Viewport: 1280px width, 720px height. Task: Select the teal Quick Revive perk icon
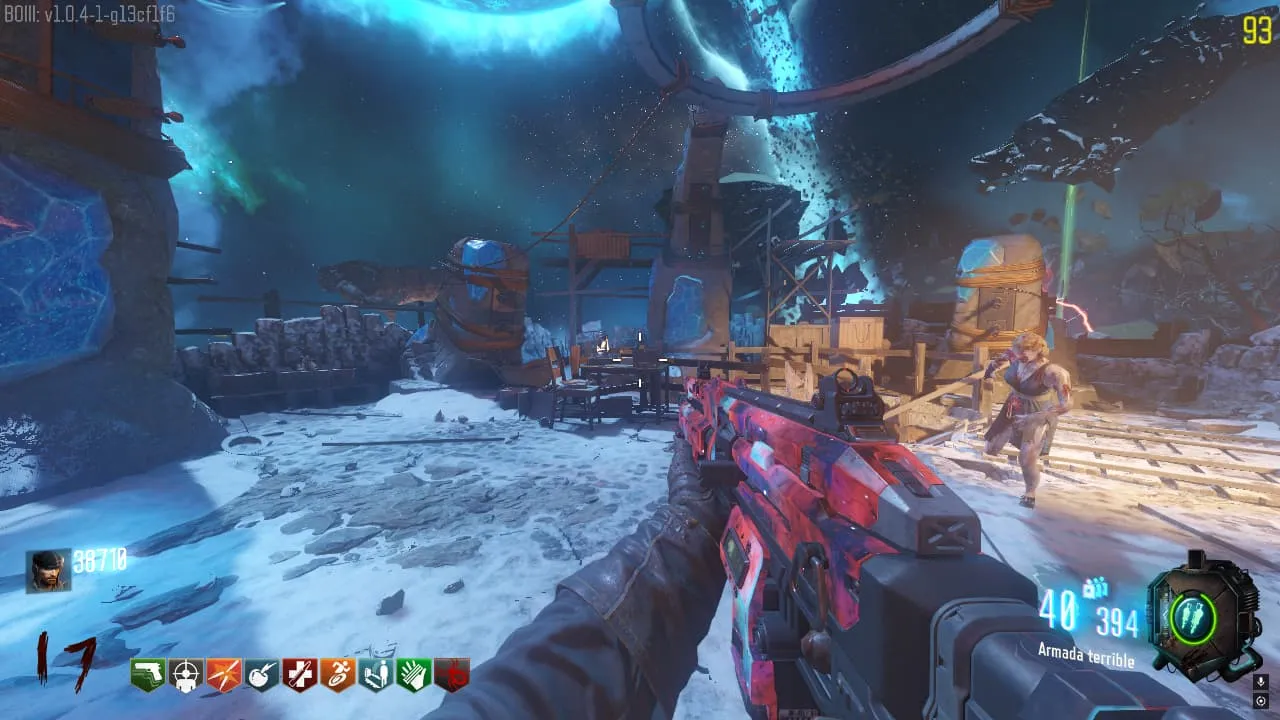[x=375, y=675]
